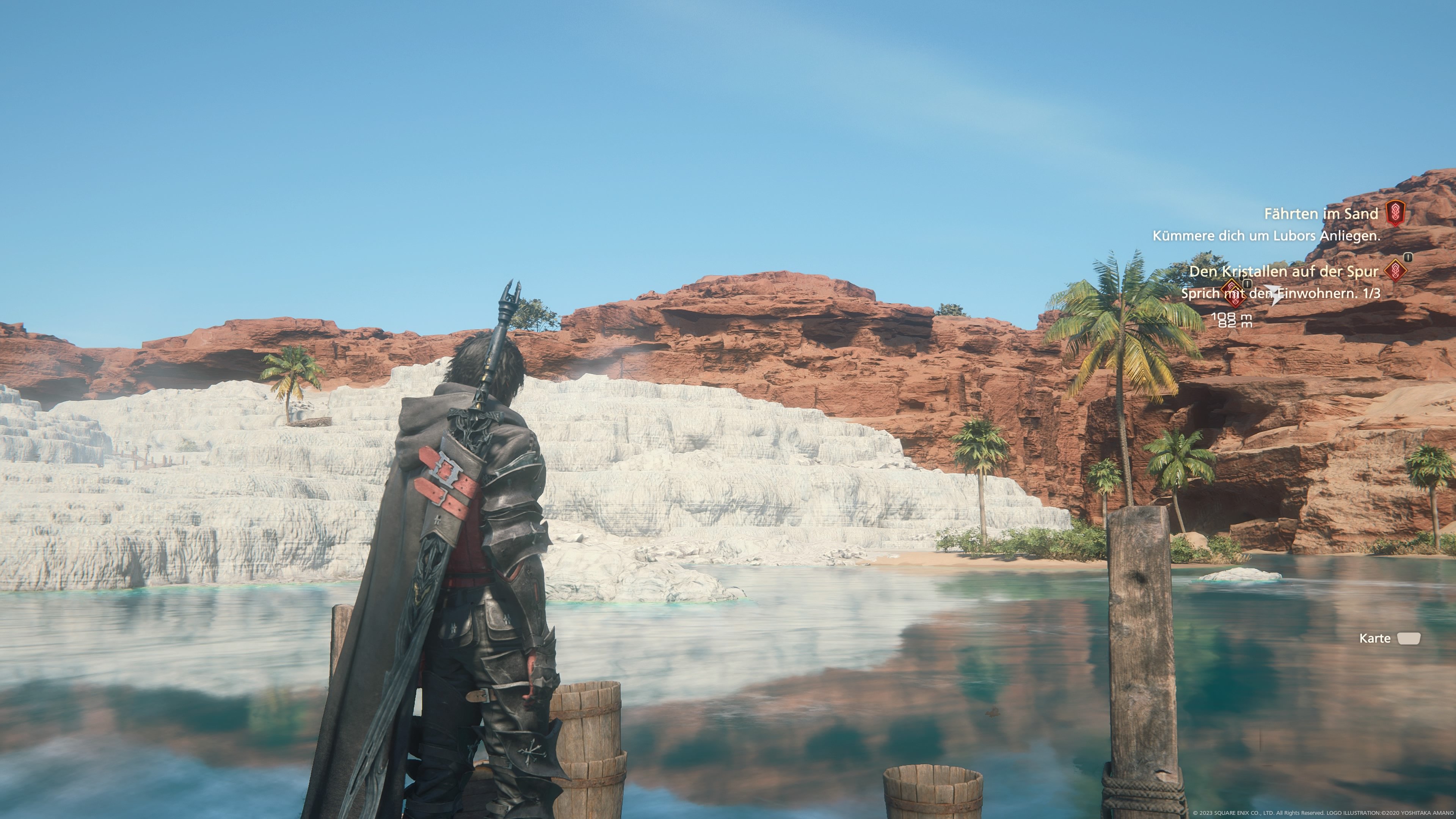Click the quest crest next to Den Kristallen auf der Spur
The image size is (1456, 819).
(1395, 271)
